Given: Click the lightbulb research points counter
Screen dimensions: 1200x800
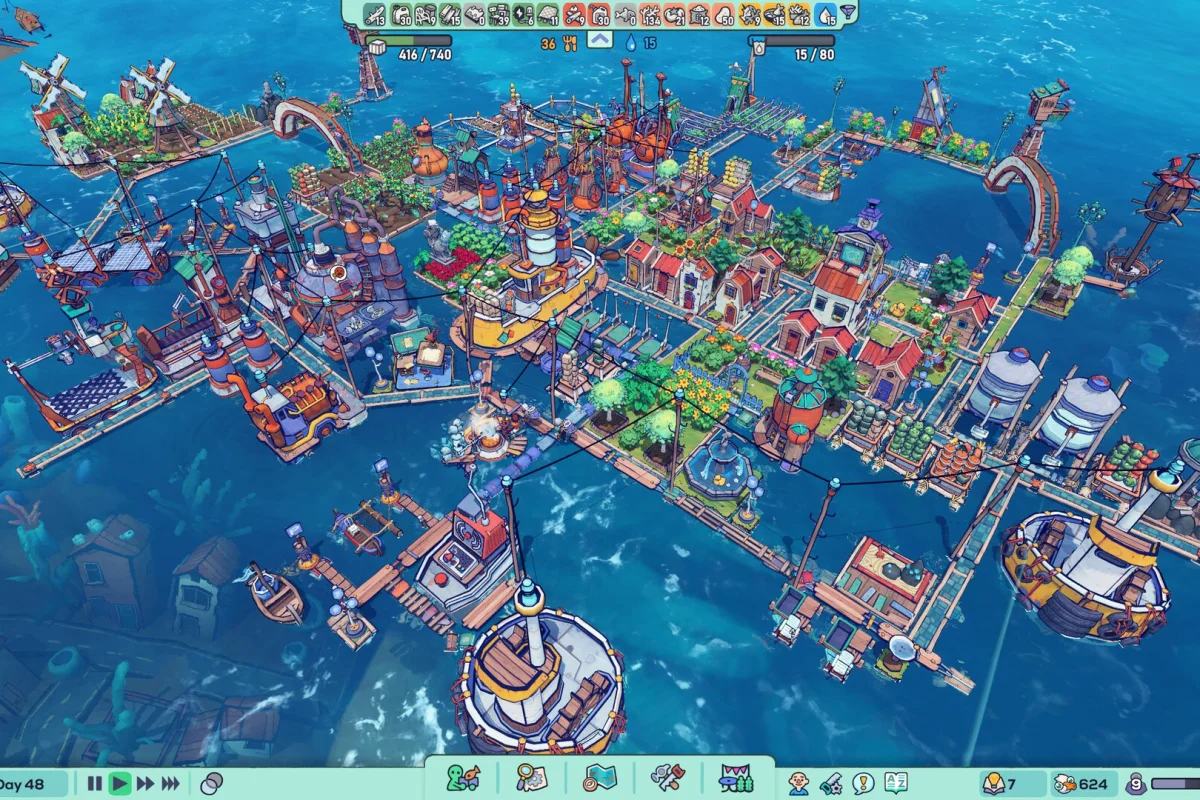Looking at the screenshot, I should click(1000, 784).
